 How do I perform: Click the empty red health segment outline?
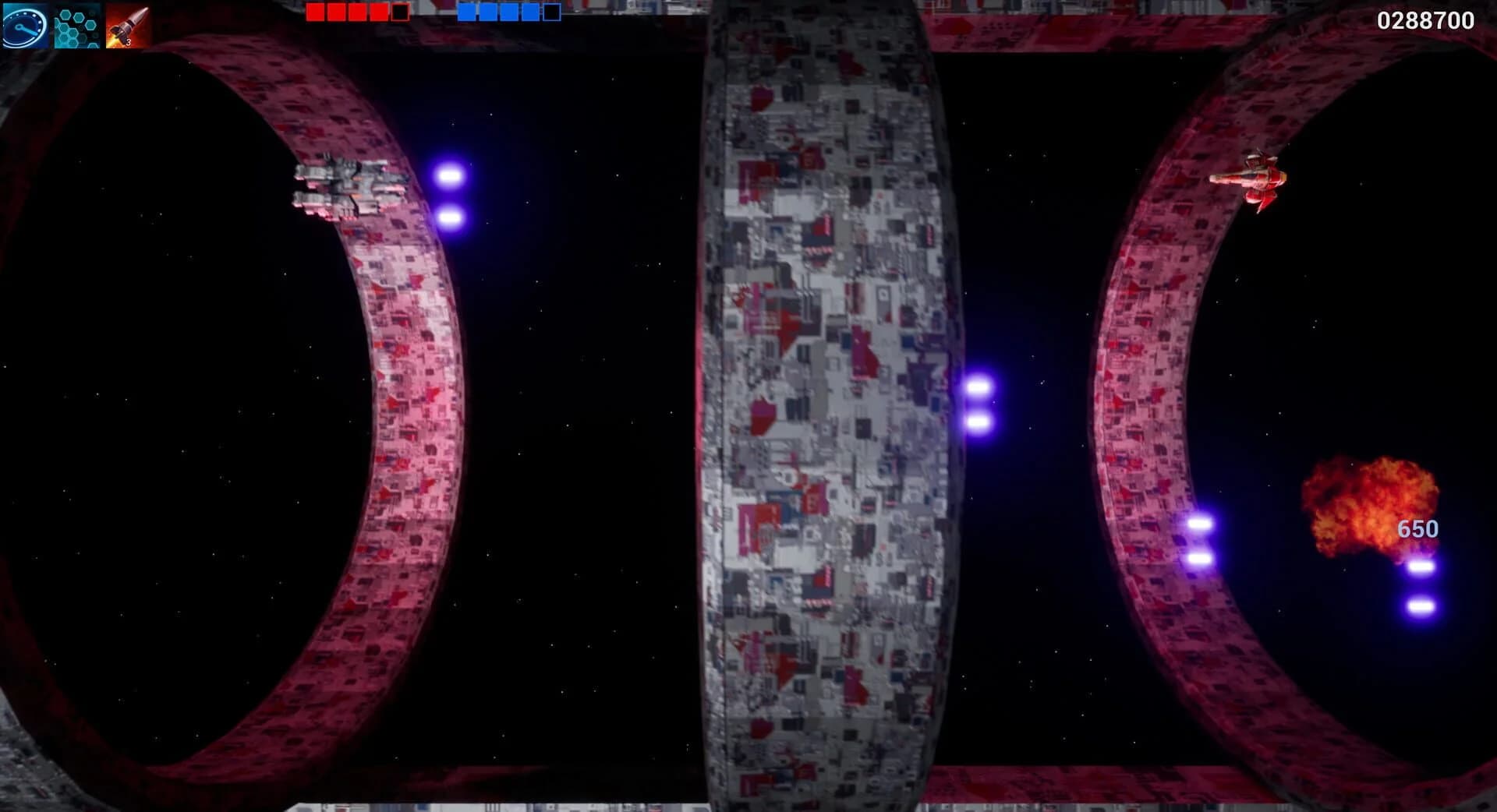point(401,12)
